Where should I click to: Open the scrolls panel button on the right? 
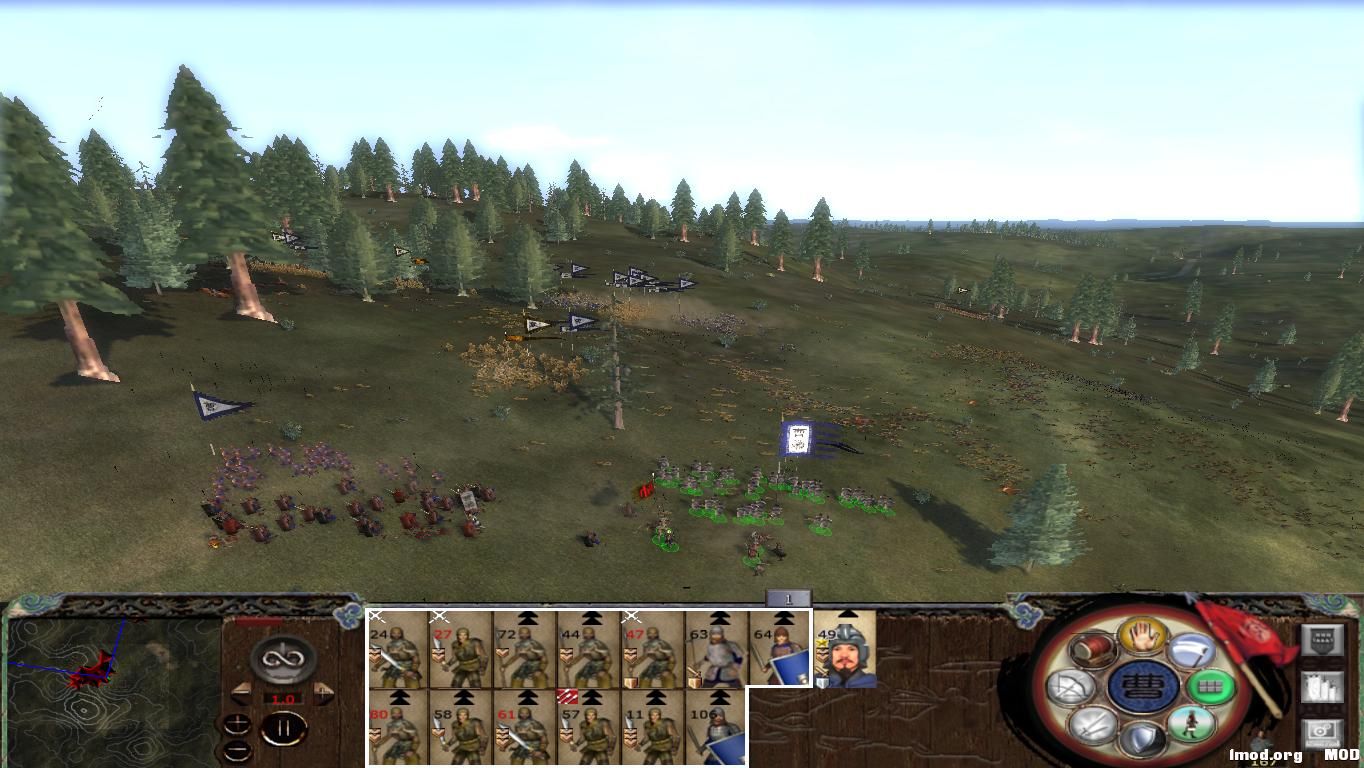1321,686
